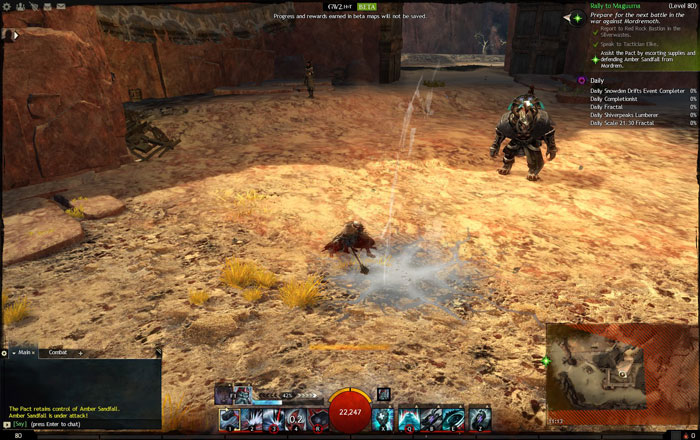Select the Main chat tab
The width and height of the screenshot is (700, 440).
click(x=22, y=352)
